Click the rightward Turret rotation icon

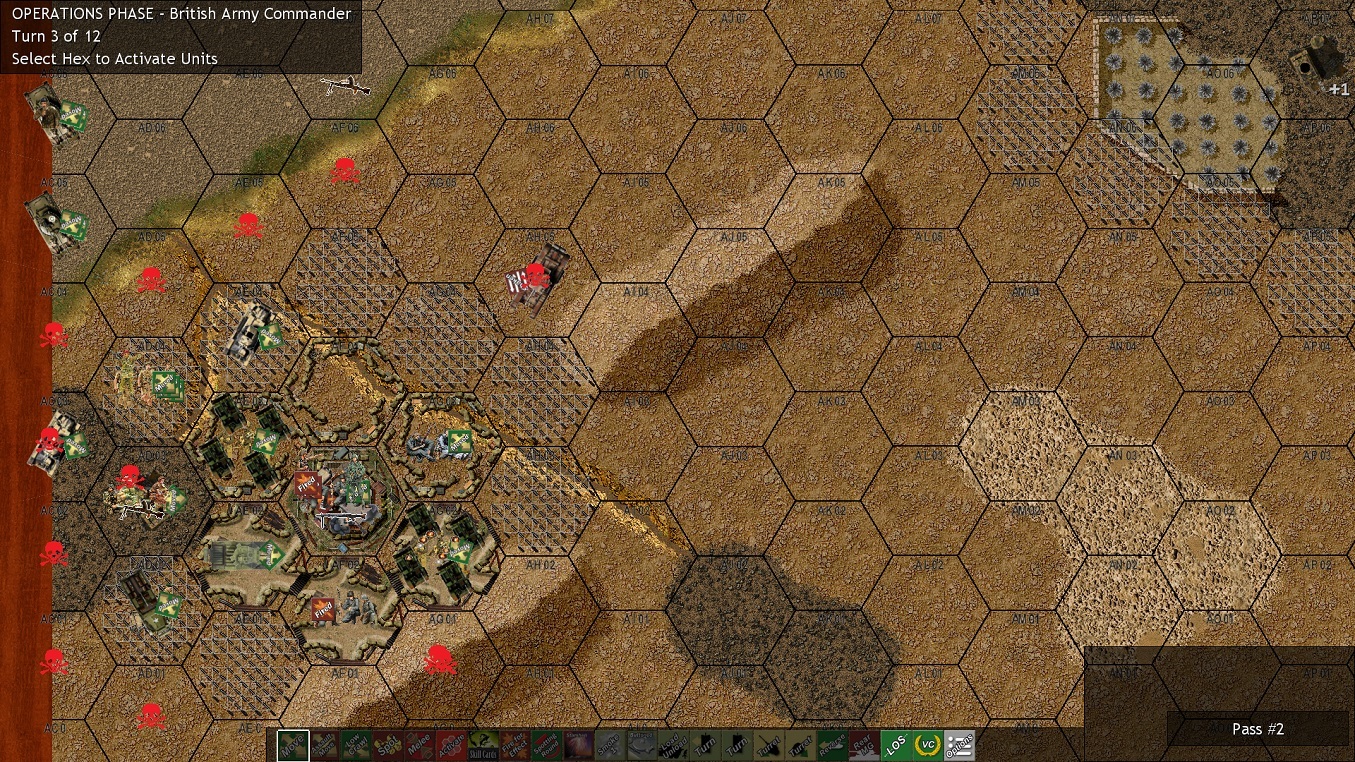(801, 746)
